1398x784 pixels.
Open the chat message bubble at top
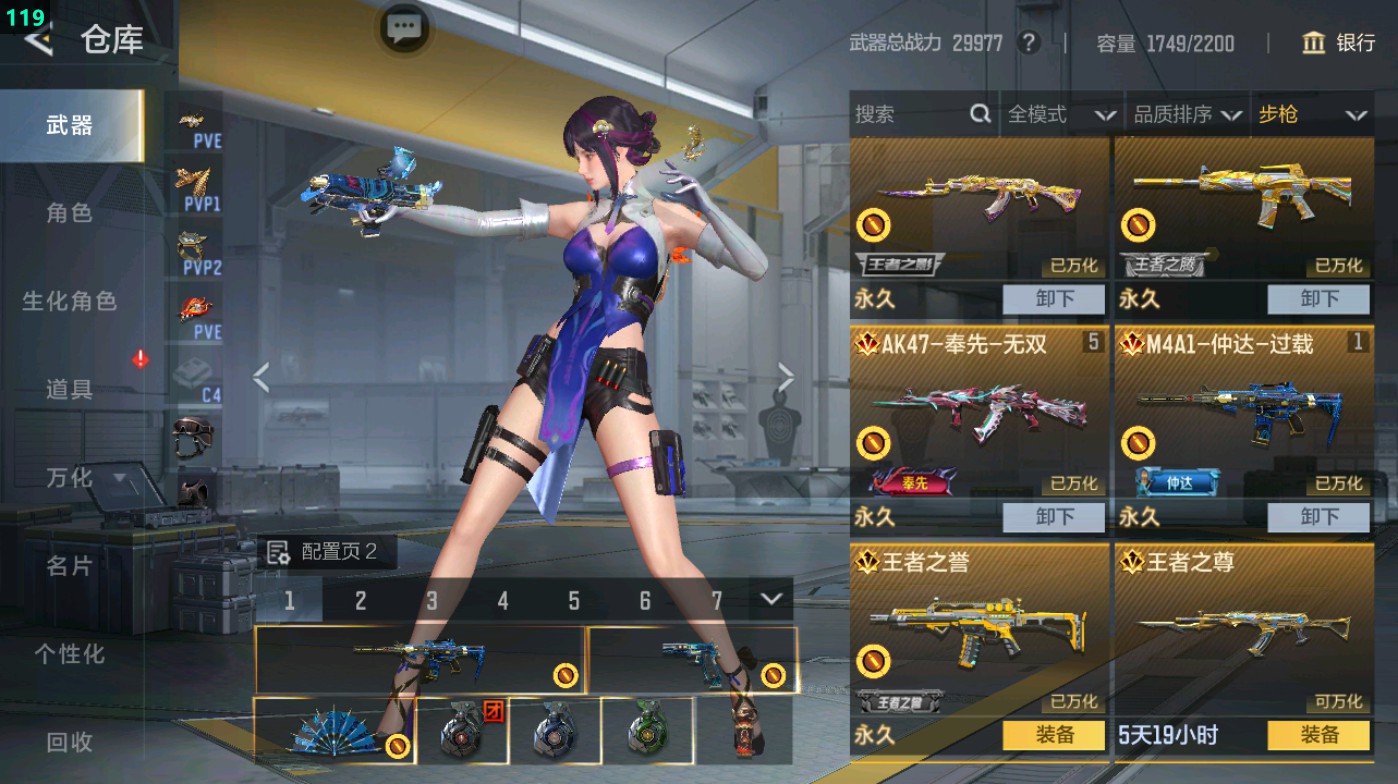(x=403, y=28)
